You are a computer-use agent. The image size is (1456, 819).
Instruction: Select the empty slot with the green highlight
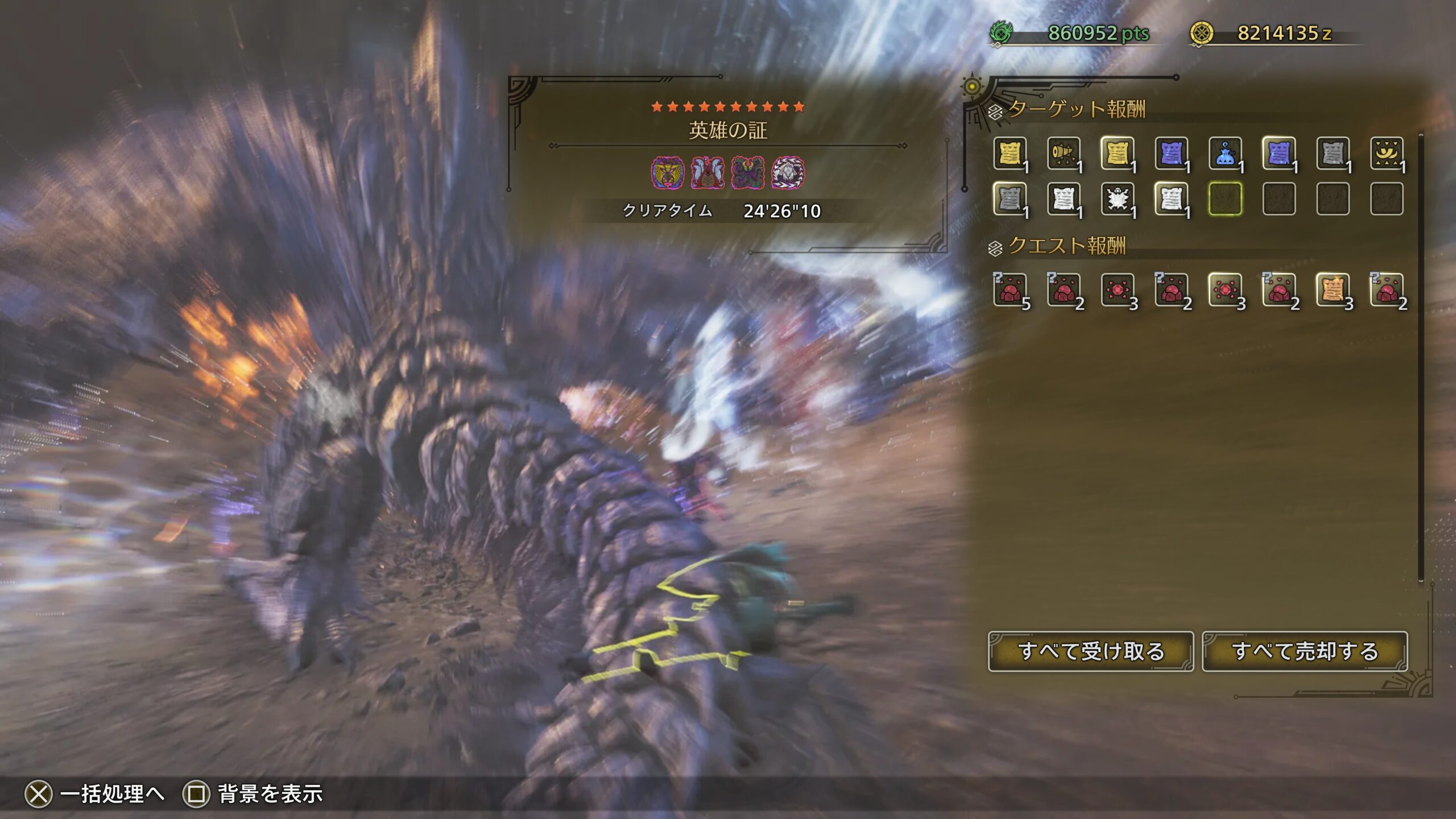[1225, 199]
